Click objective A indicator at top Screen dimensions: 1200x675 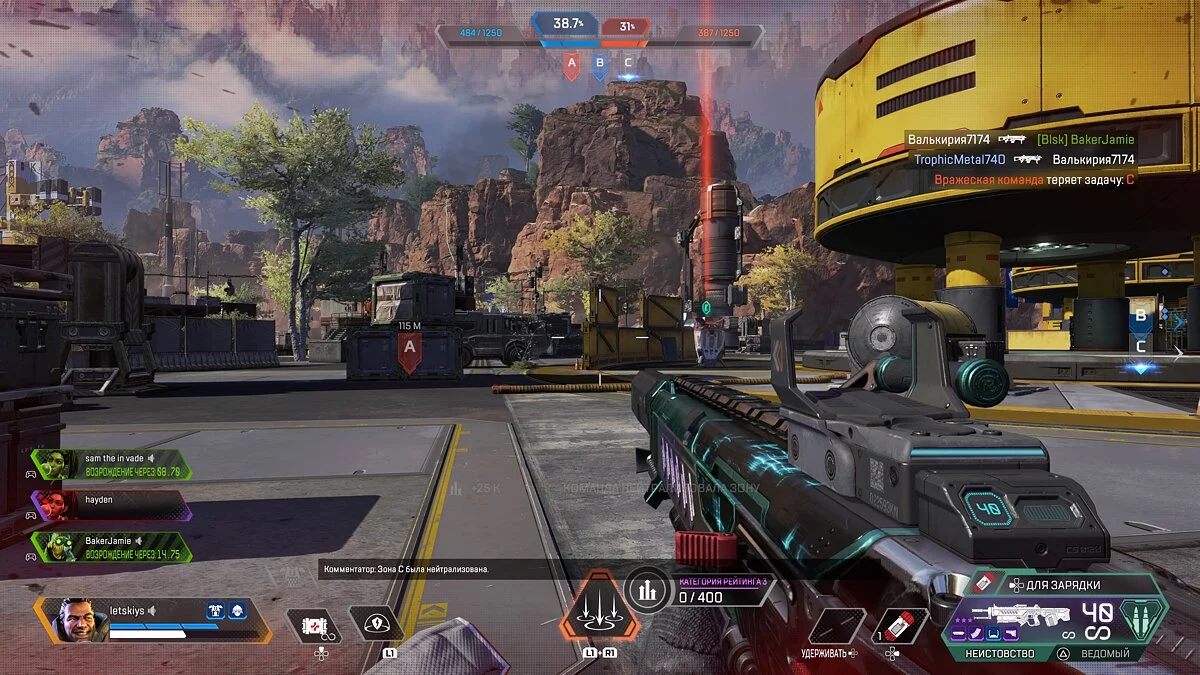[x=572, y=65]
